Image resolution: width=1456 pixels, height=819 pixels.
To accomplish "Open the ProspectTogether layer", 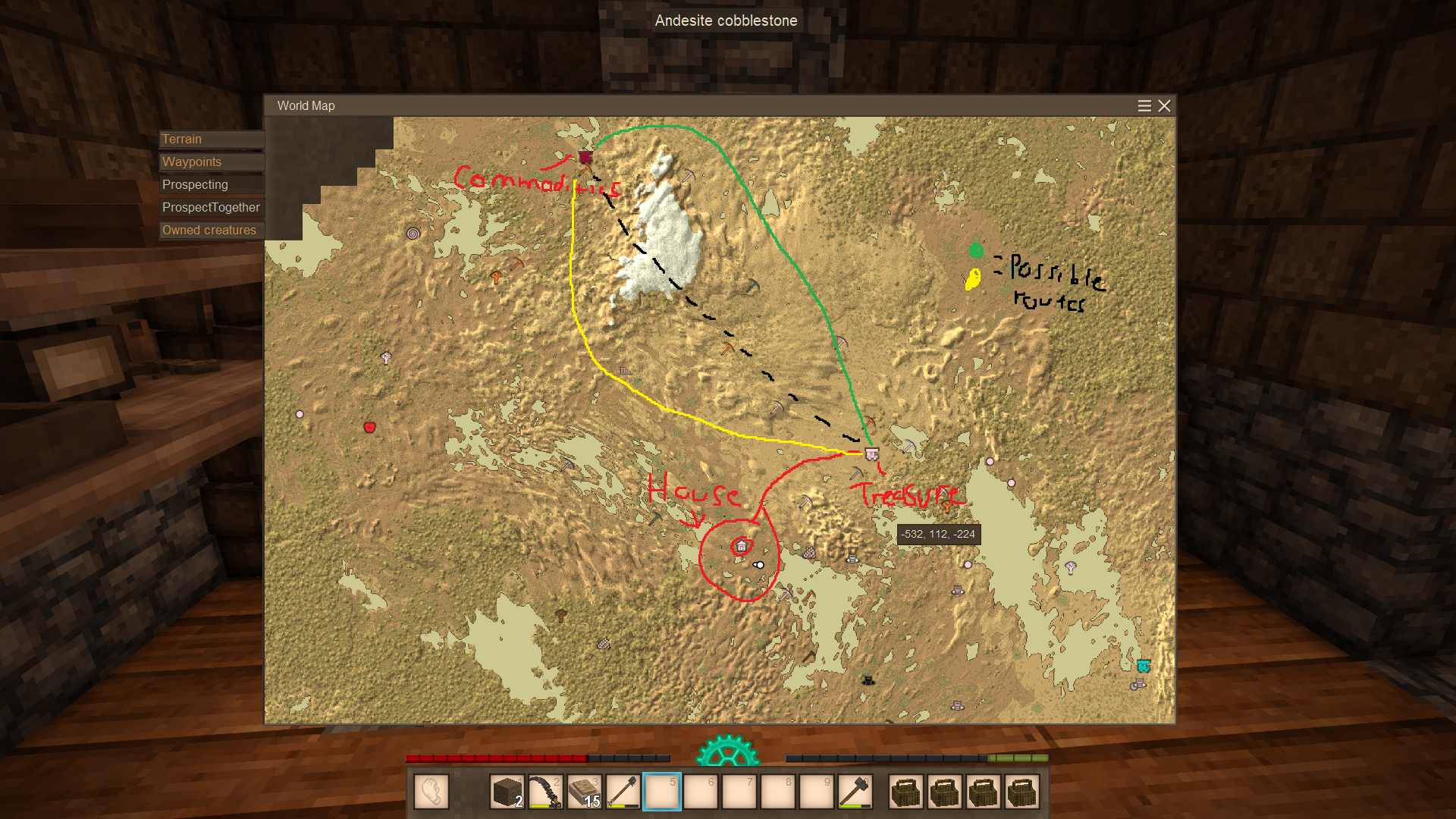I will (211, 208).
